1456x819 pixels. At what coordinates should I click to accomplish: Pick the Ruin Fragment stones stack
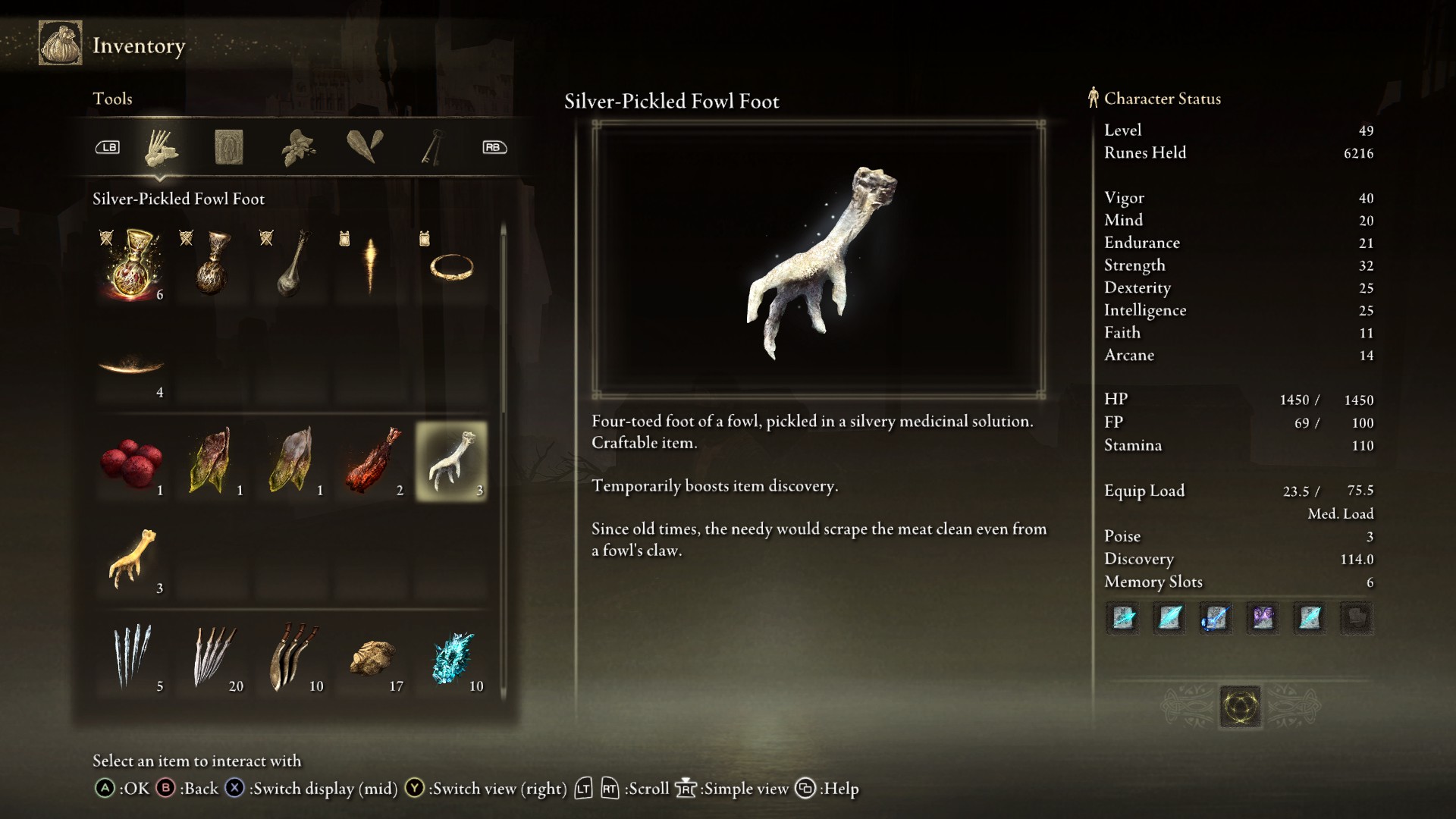372,657
